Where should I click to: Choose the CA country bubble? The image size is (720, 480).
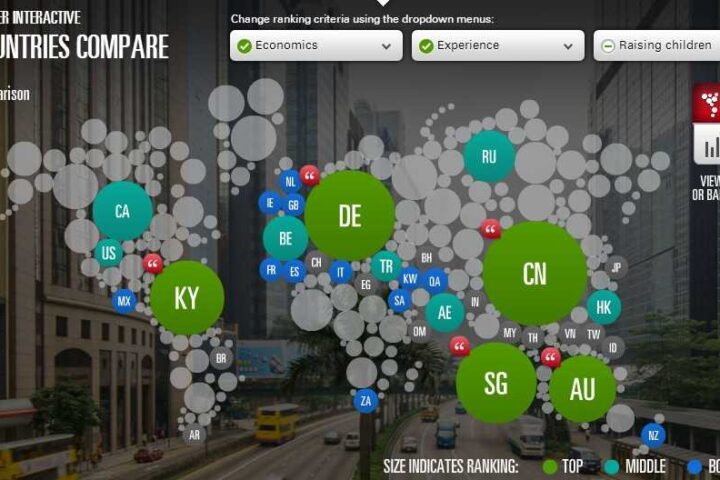pyautogui.click(x=122, y=211)
